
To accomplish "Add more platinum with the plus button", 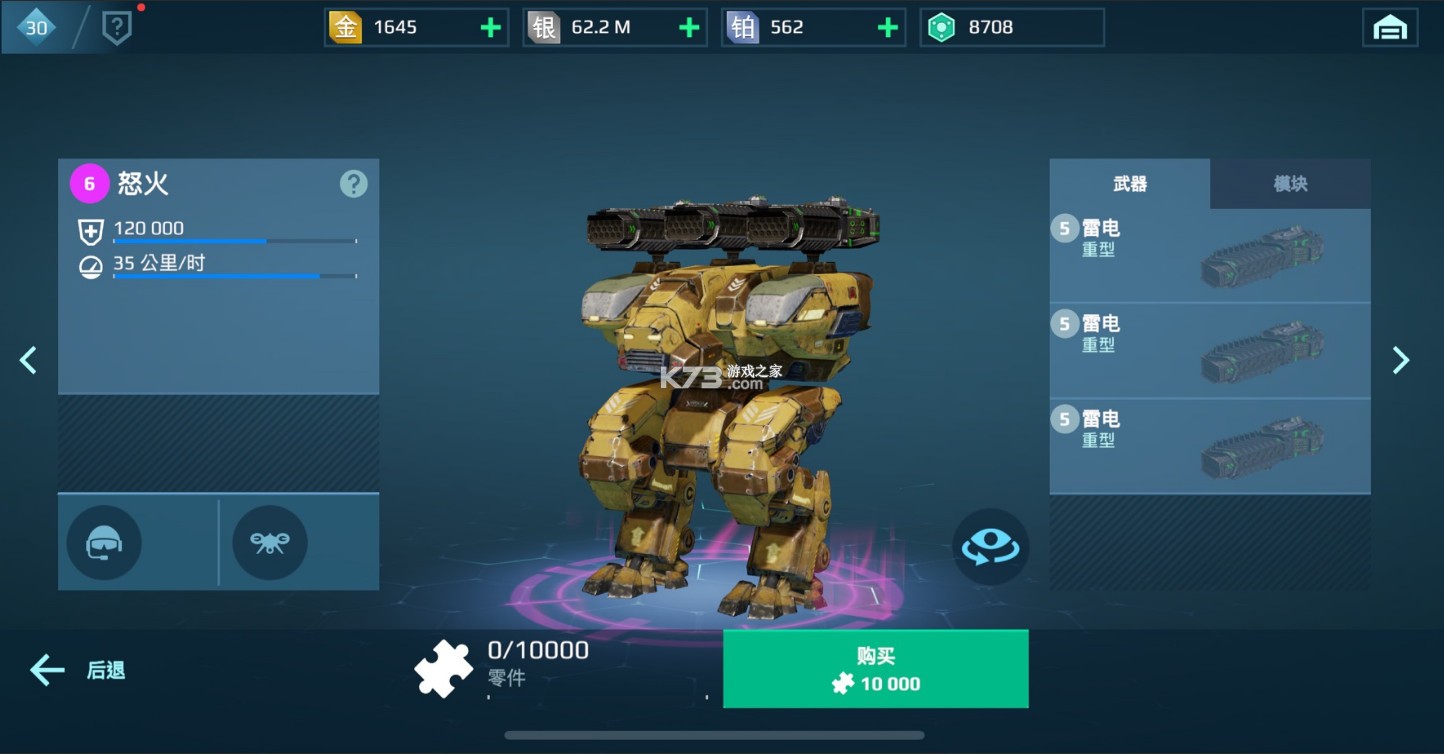I will click(887, 28).
